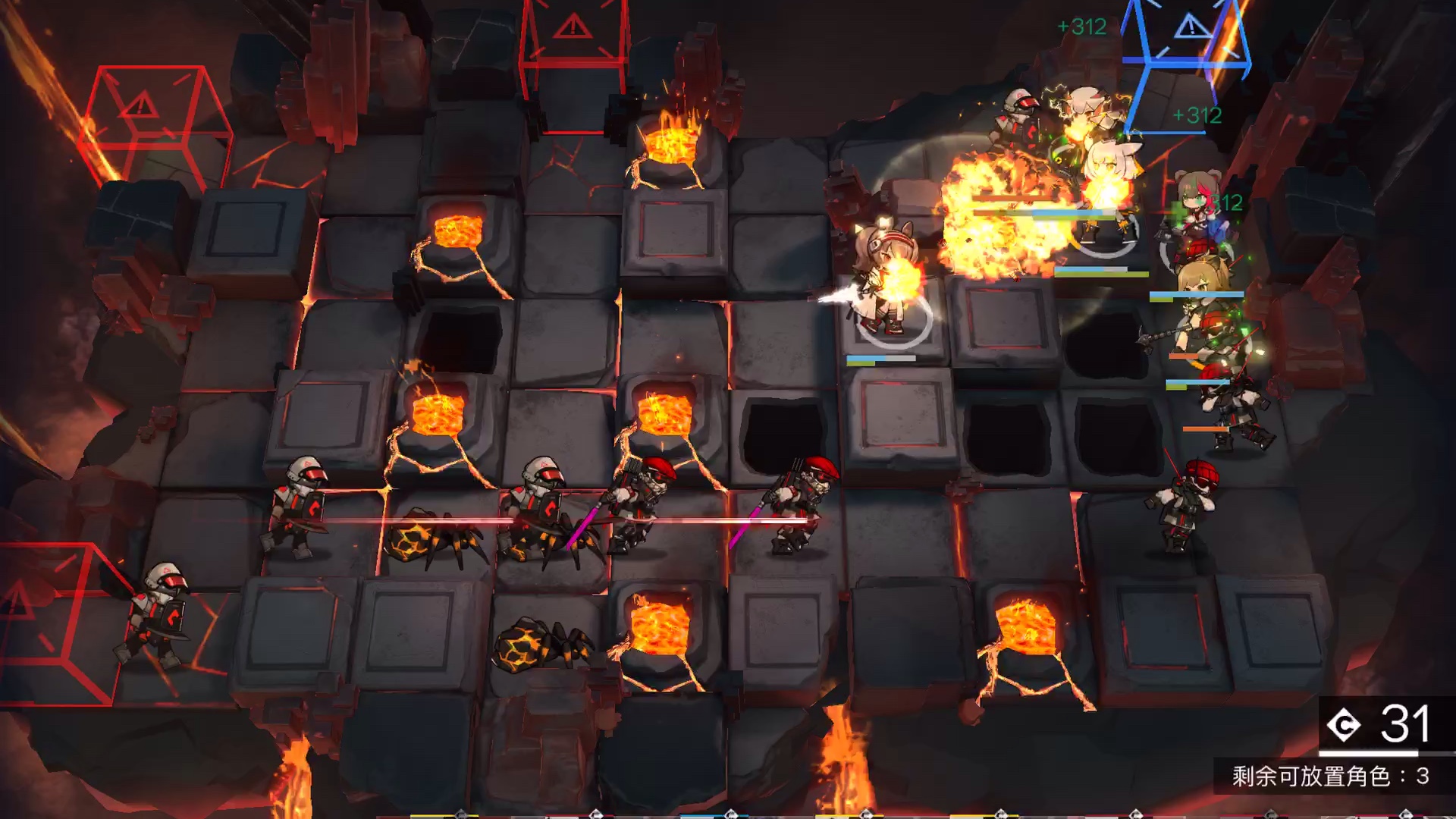Select the bear-eared operator with red hair streak
The height and width of the screenshot is (819, 1456).
1198,211
